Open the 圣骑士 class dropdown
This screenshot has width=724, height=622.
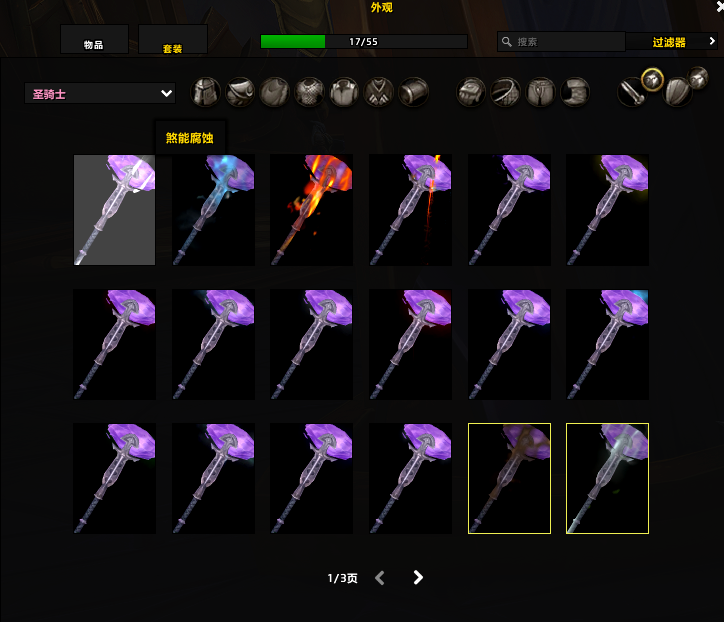(100, 94)
